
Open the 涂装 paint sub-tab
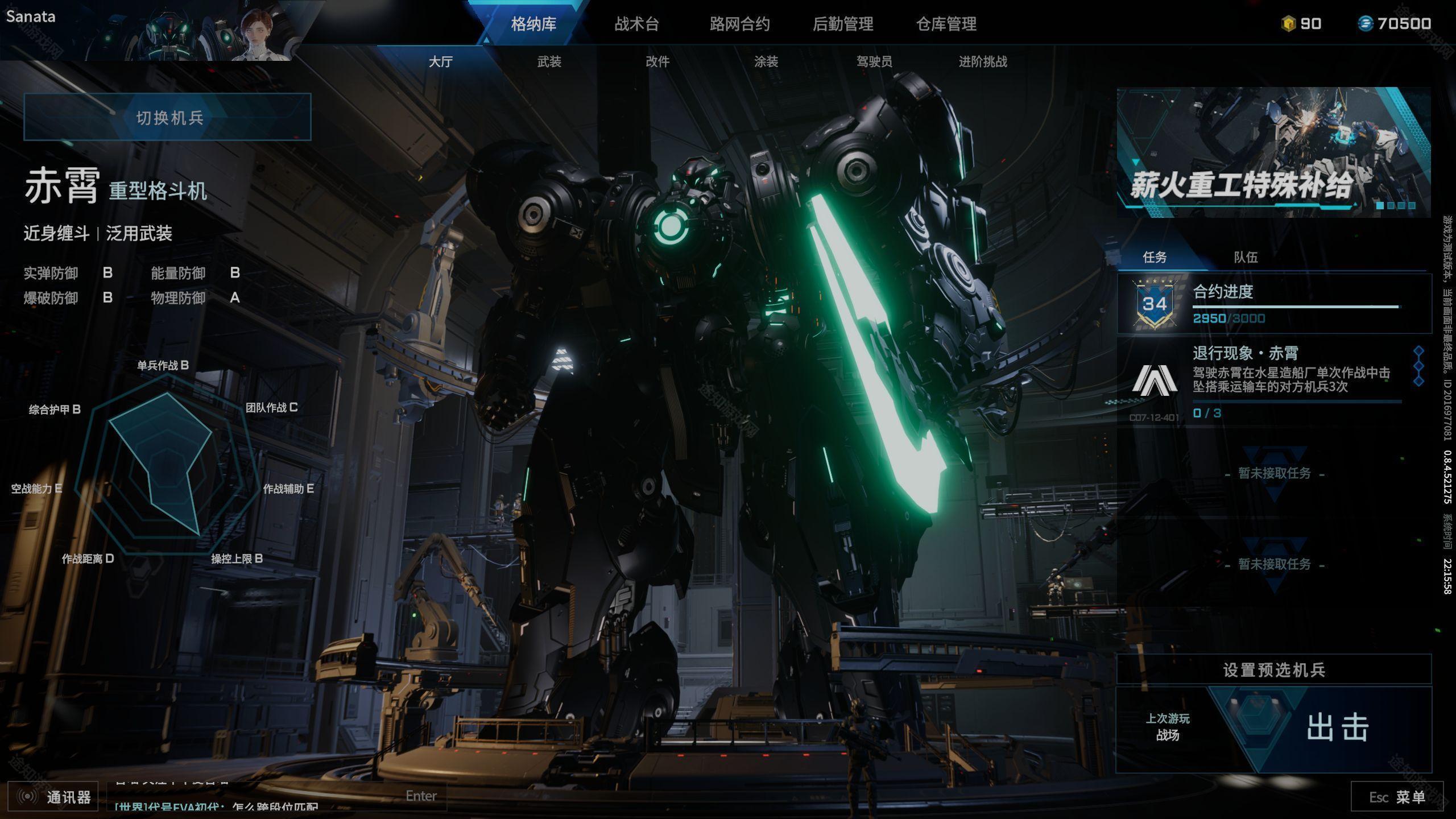(x=766, y=61)
